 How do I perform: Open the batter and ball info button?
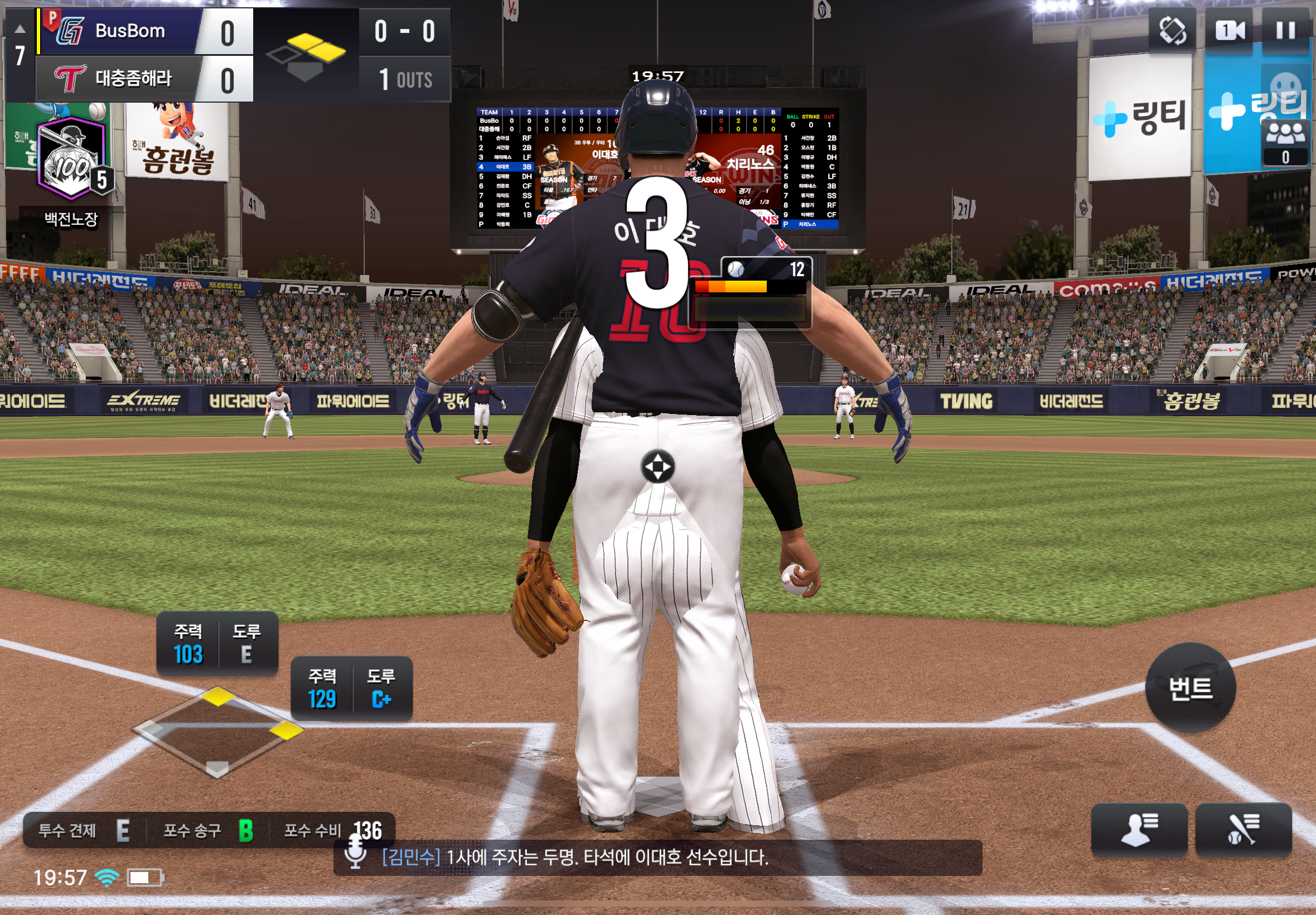pyautogui.click(x=1242, y=830)
